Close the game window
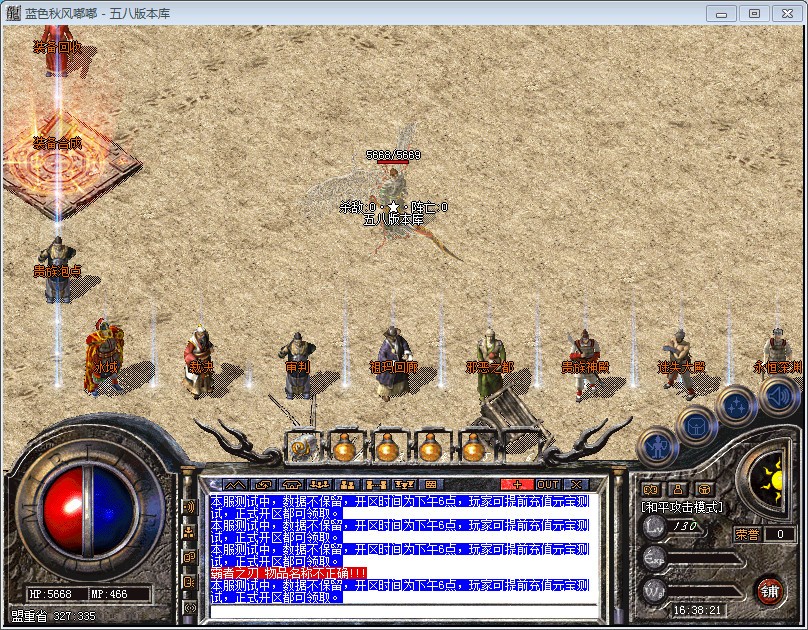 (785, 13)
